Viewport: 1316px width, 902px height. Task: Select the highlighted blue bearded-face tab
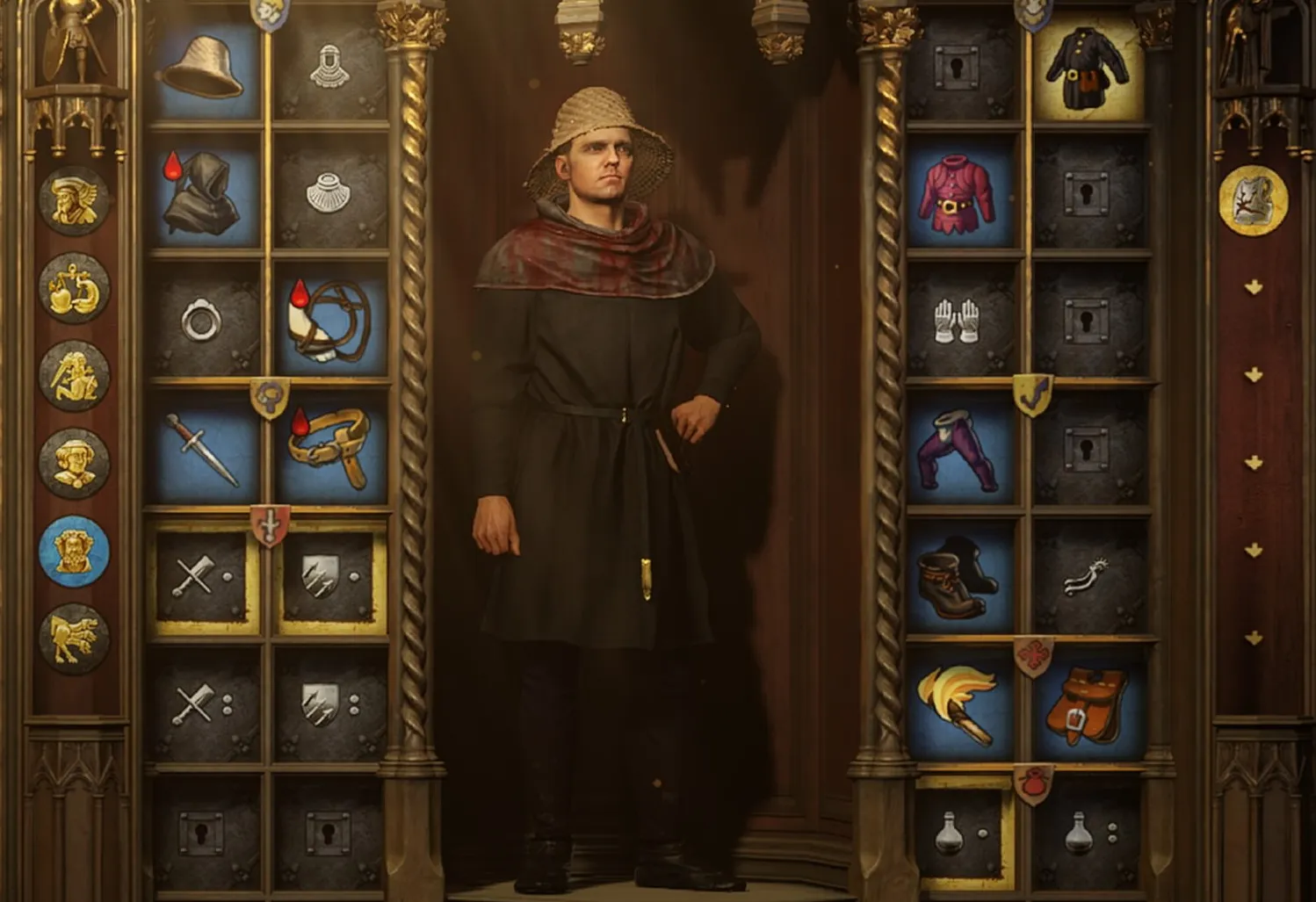(x=74, y=551)
